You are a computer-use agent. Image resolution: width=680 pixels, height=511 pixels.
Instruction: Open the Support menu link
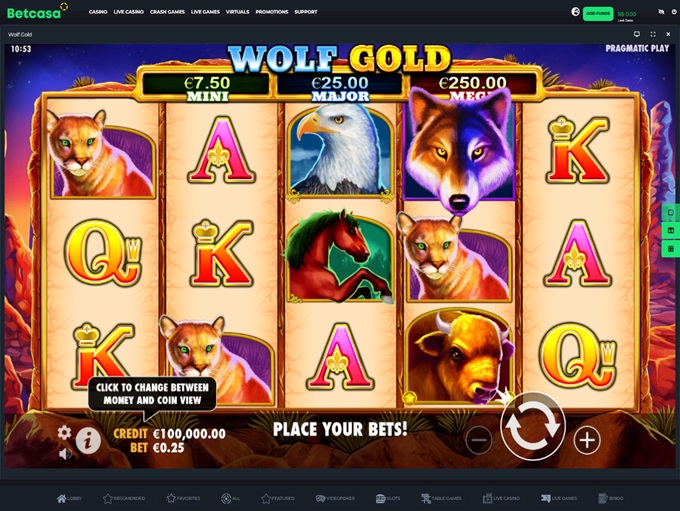306,12
